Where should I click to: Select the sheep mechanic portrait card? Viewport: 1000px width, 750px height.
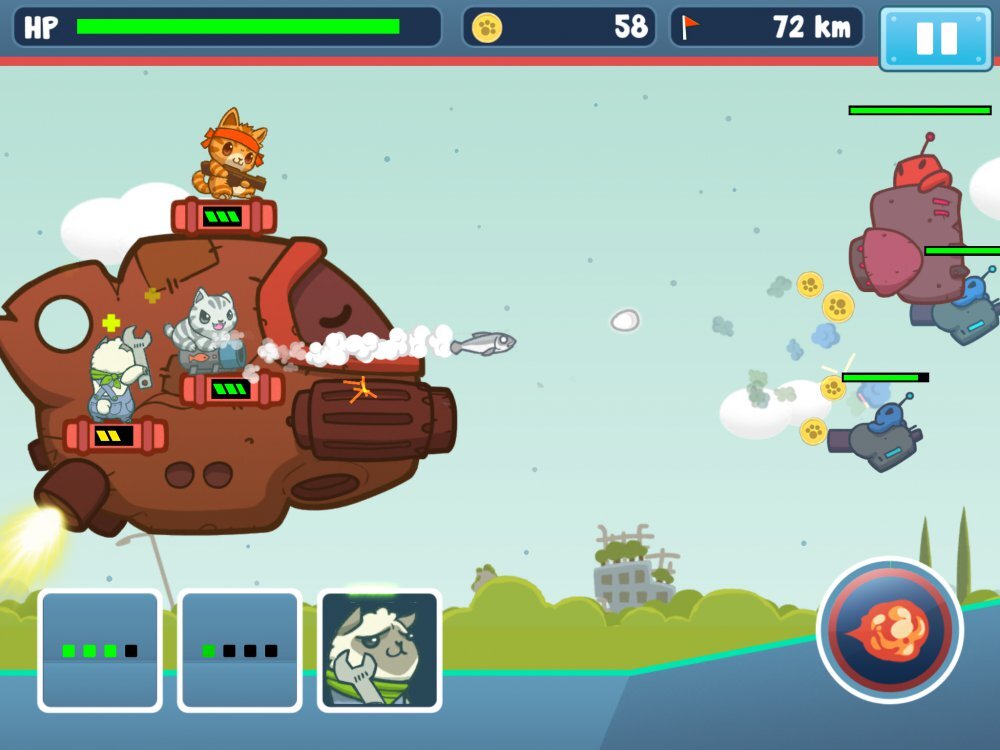click(x=379, y=650)
